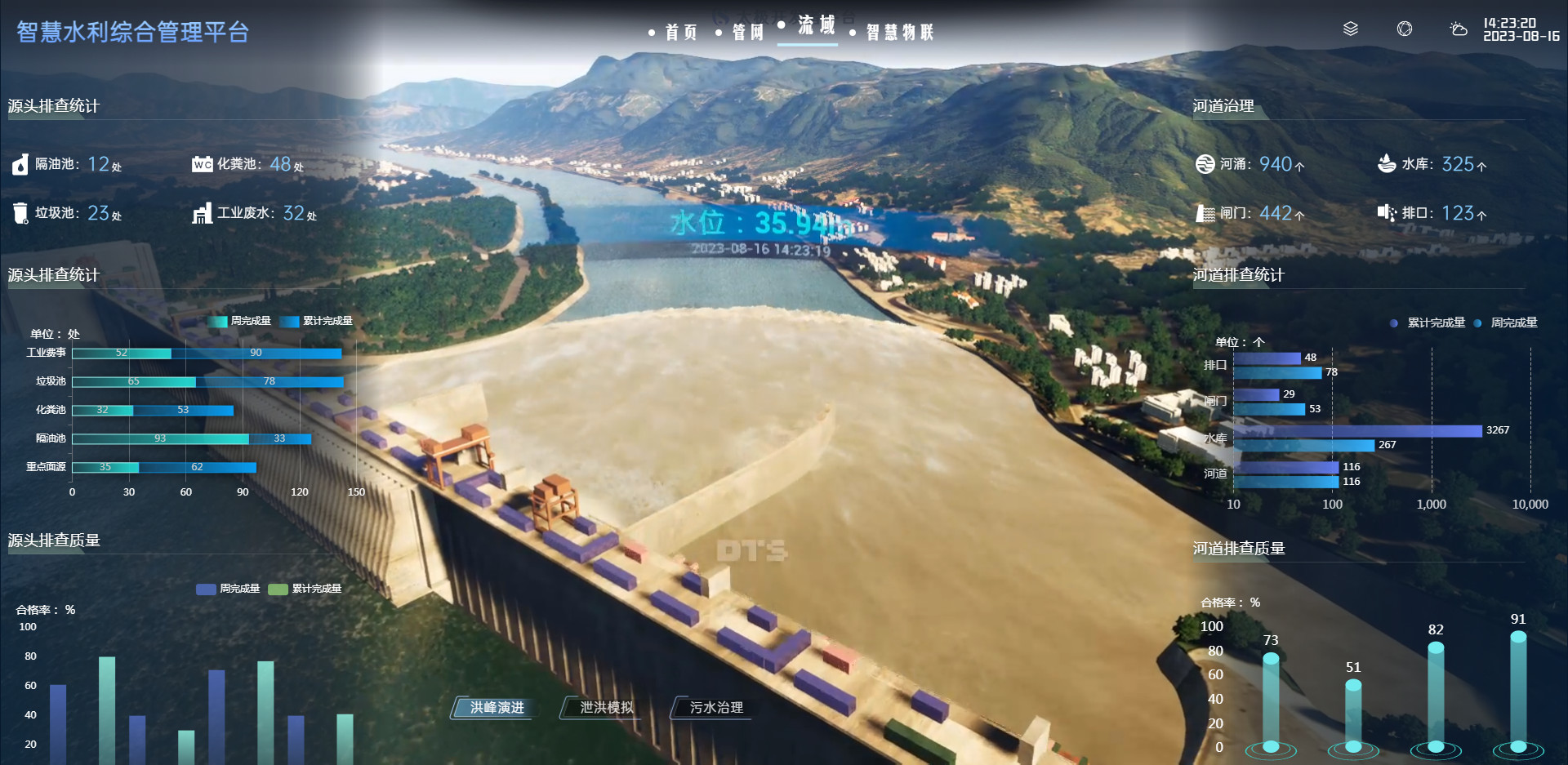Click the weather cloud icon
Screen dimensions: 1568x765
tap(1458, 29)
